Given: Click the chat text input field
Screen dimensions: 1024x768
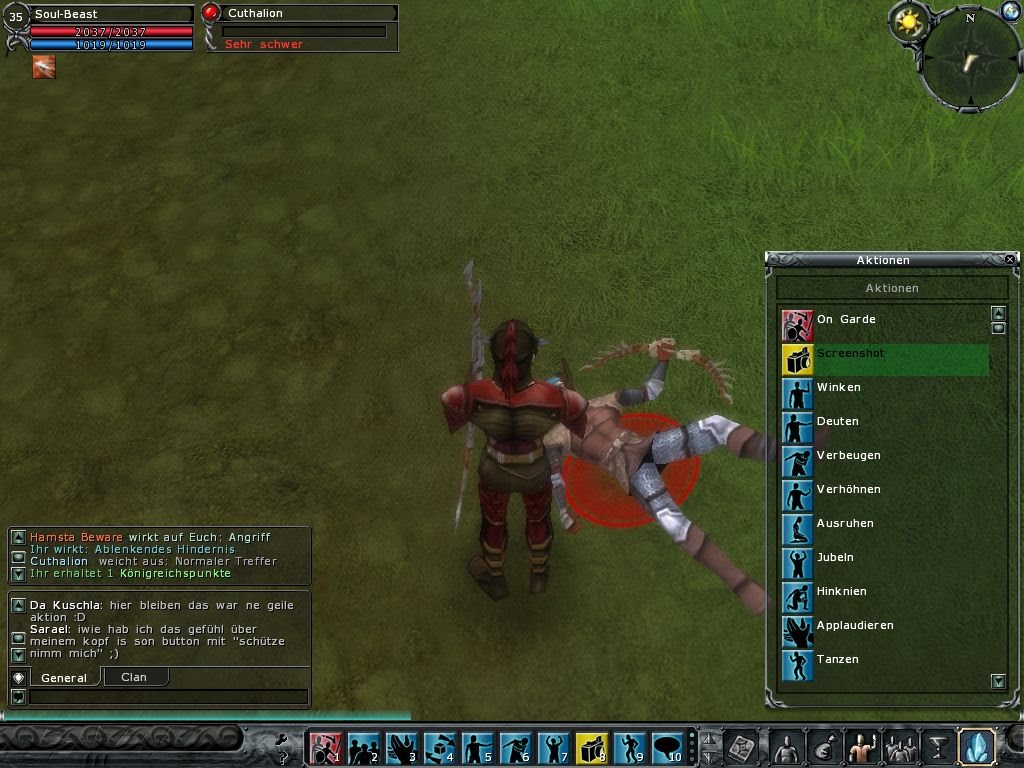Looking at the screenshot, I should point(168,697).
